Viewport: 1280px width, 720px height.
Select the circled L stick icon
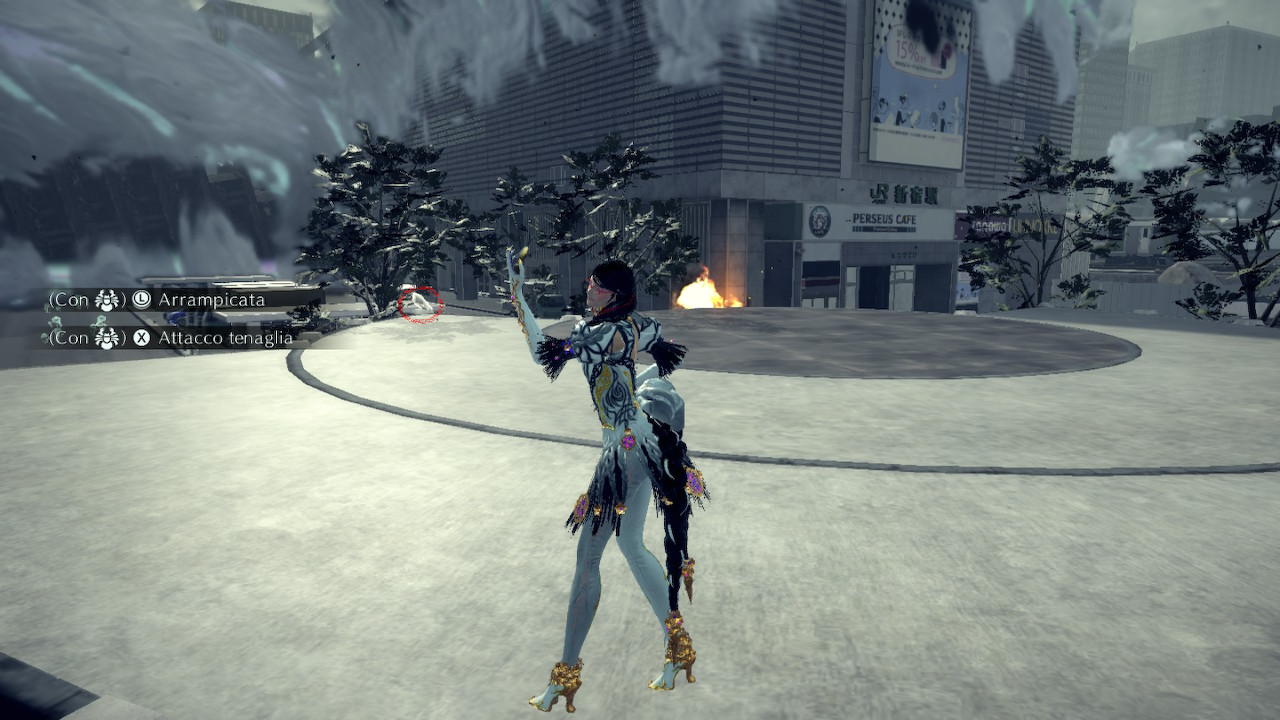point(140,300)
